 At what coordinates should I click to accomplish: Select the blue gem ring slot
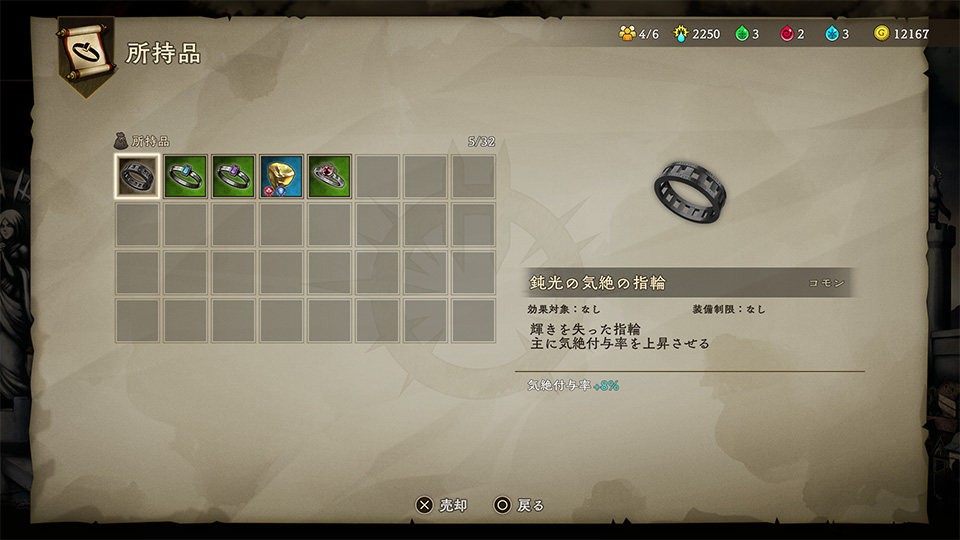tap(185, 177)
